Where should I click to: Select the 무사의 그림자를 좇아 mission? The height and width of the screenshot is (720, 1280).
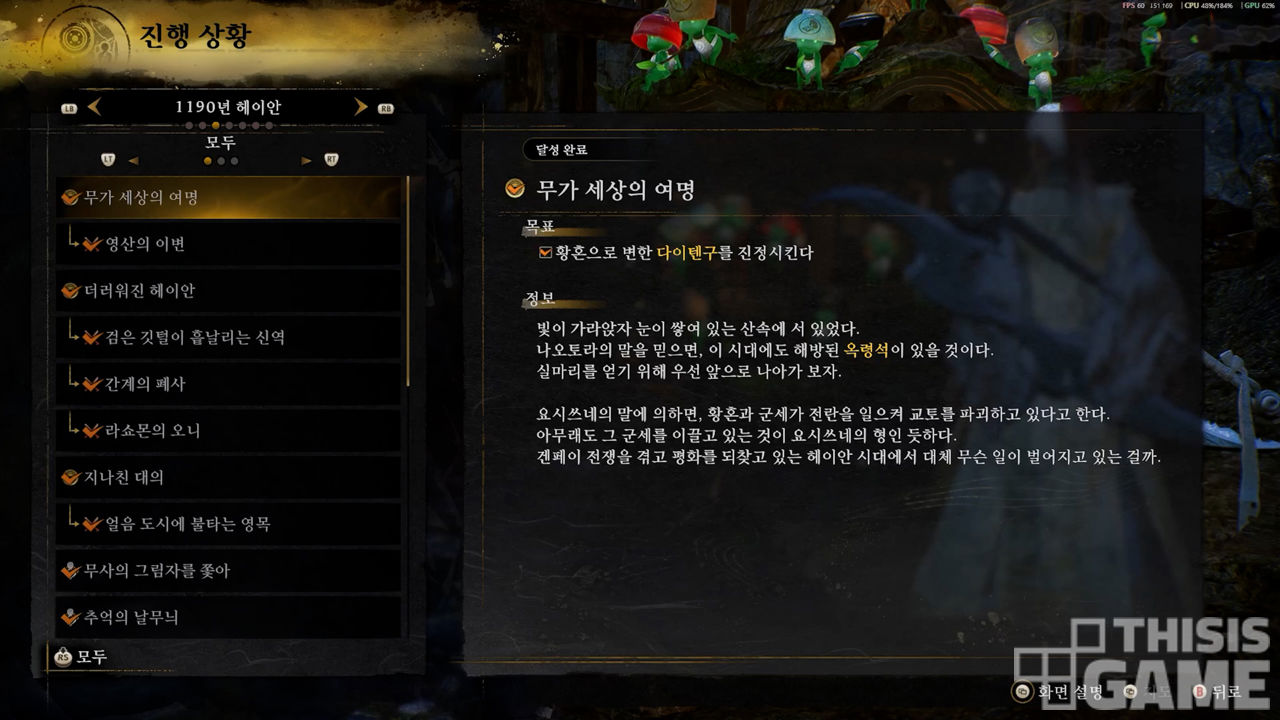230,571
